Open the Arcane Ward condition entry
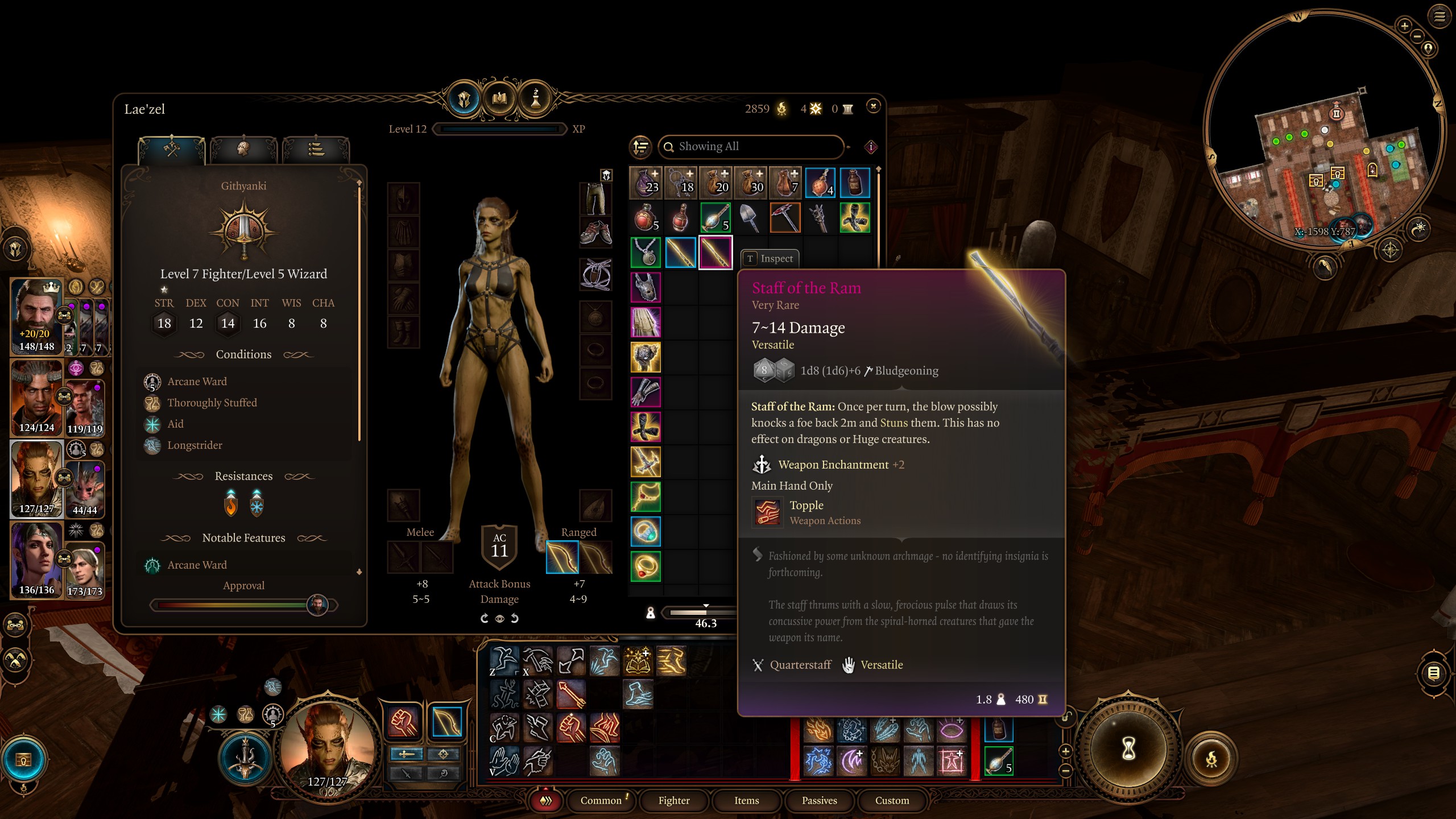1456x819 pixels. (x=197, y=382)
